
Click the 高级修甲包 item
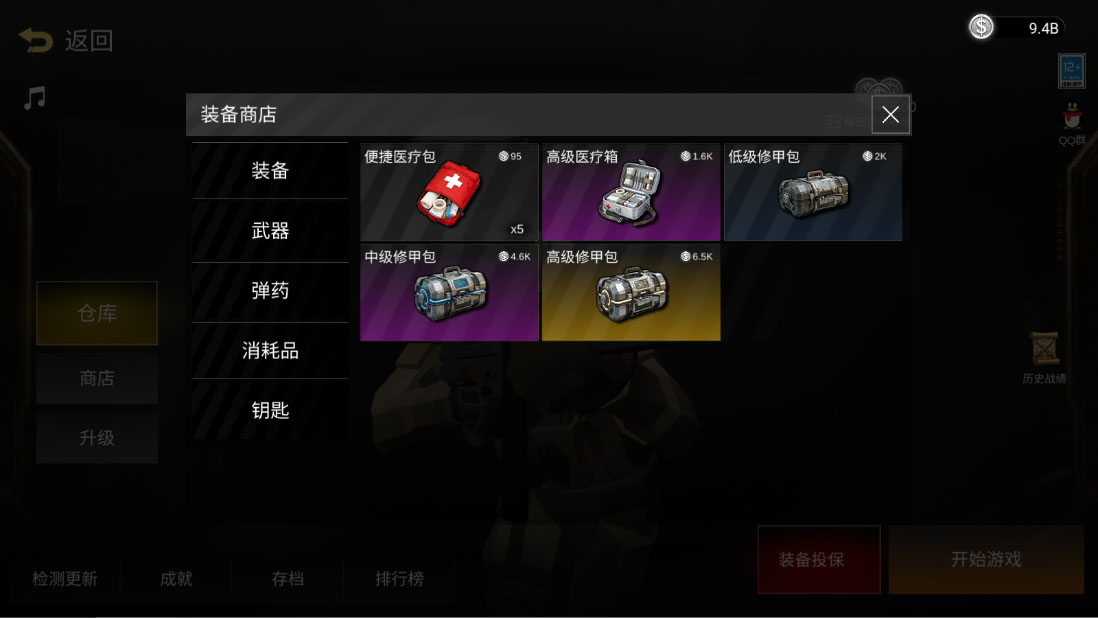[x=630, y=292]
